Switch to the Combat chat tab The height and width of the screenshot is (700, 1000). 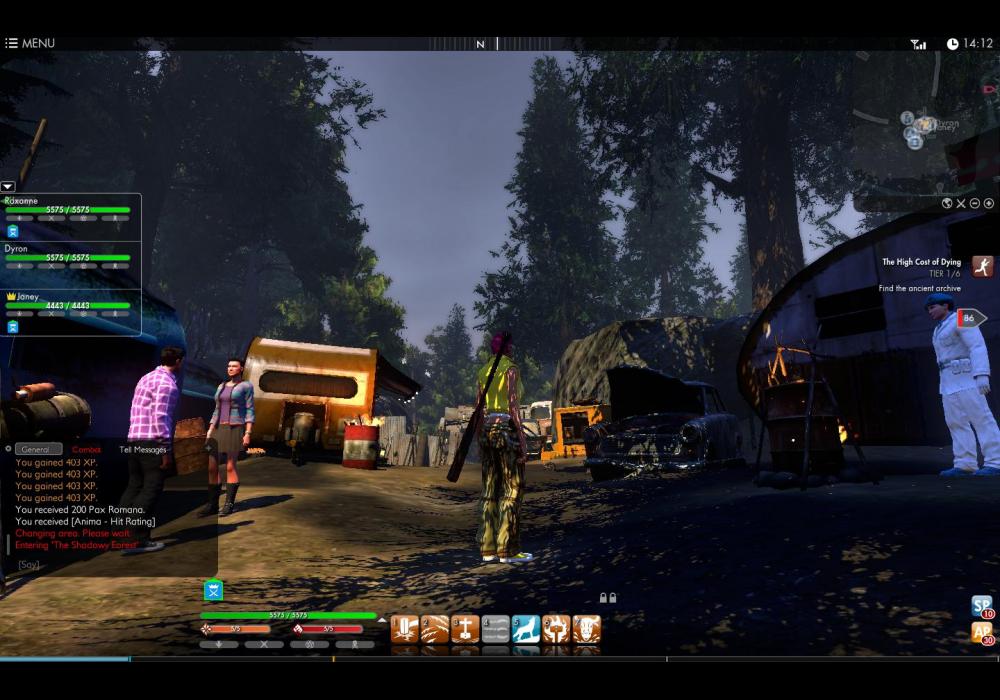[86, 449]
